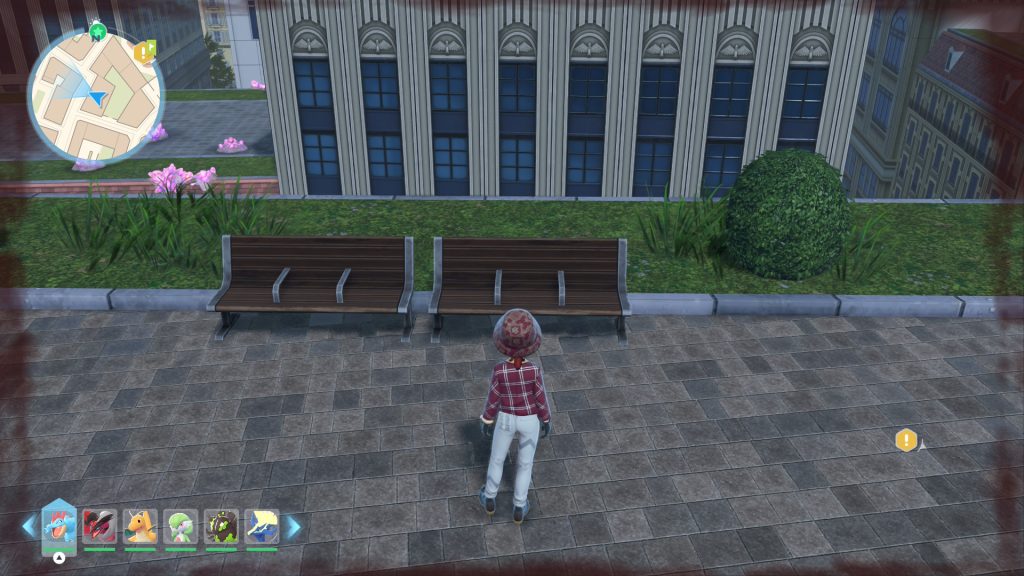Select the green and black Zygarde slot

click(221, 526)
